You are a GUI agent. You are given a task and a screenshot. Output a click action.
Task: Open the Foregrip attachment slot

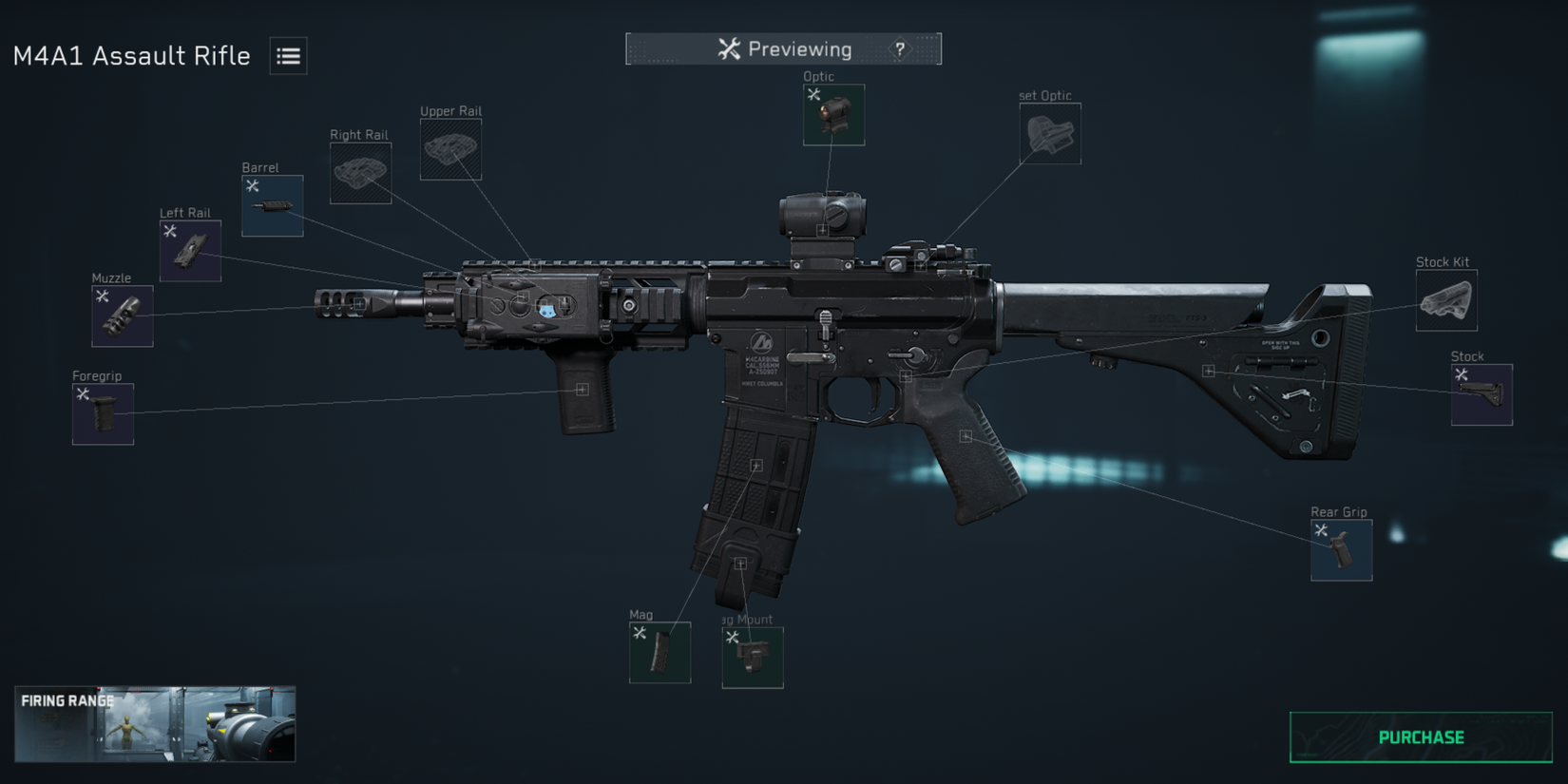point(103,414)
